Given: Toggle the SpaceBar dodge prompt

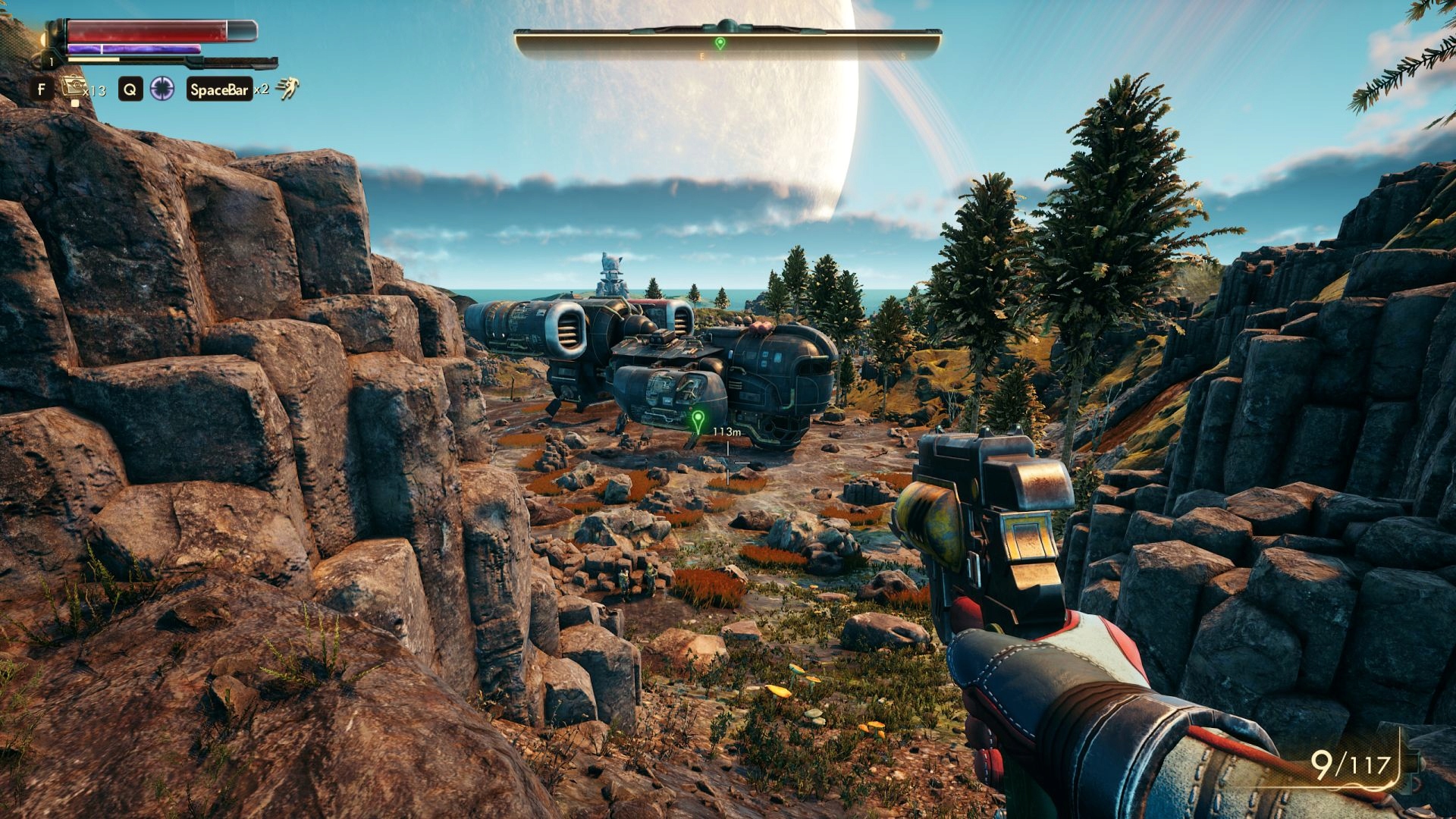Looking at the screenshot, I should 220,89.
